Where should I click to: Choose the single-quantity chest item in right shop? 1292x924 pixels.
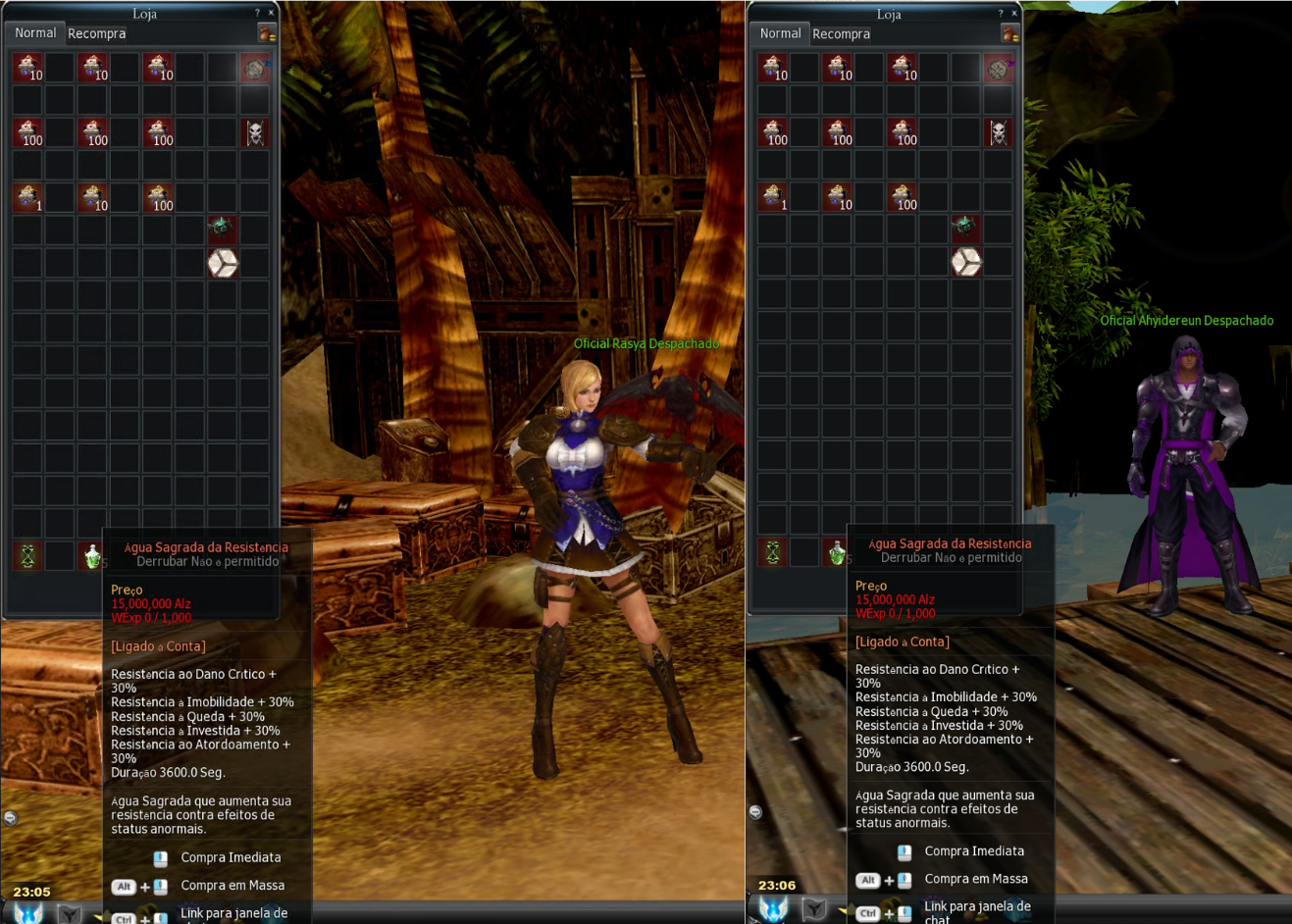(773, 197)
